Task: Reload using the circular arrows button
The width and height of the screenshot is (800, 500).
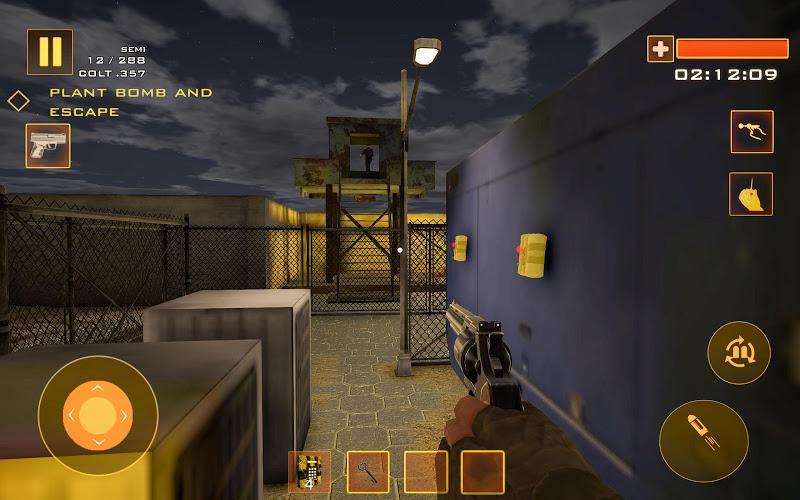Action: tap(739, 352)
